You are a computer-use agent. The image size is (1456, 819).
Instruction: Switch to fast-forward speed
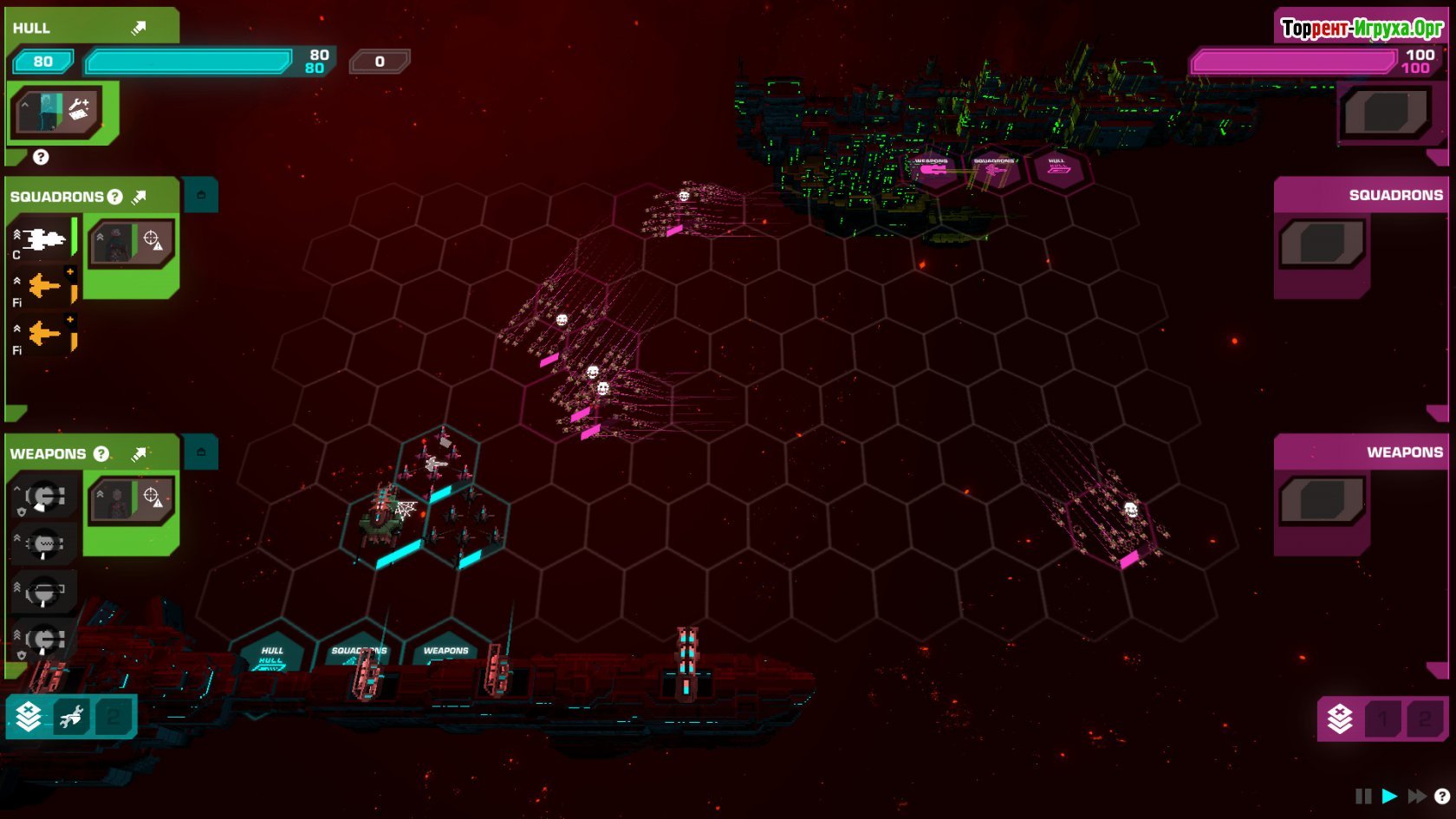(x=1417, y=796)
